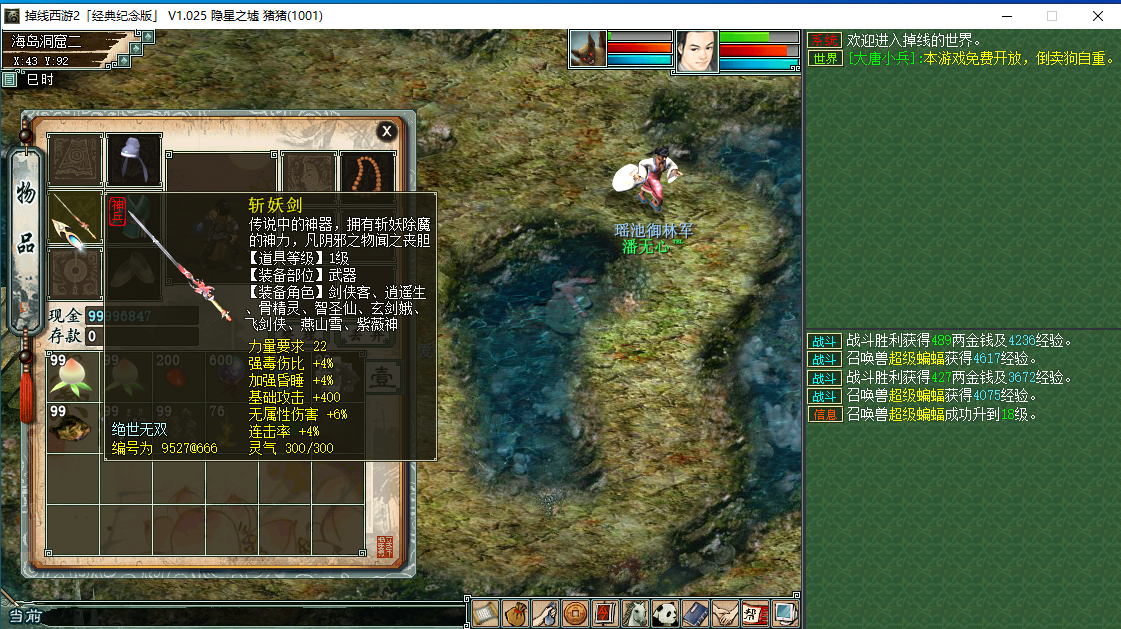Image resolution: width=1121 pixels, height=629 pixels.
Task: Click the bat pet portrait
Action: [589, 48]
